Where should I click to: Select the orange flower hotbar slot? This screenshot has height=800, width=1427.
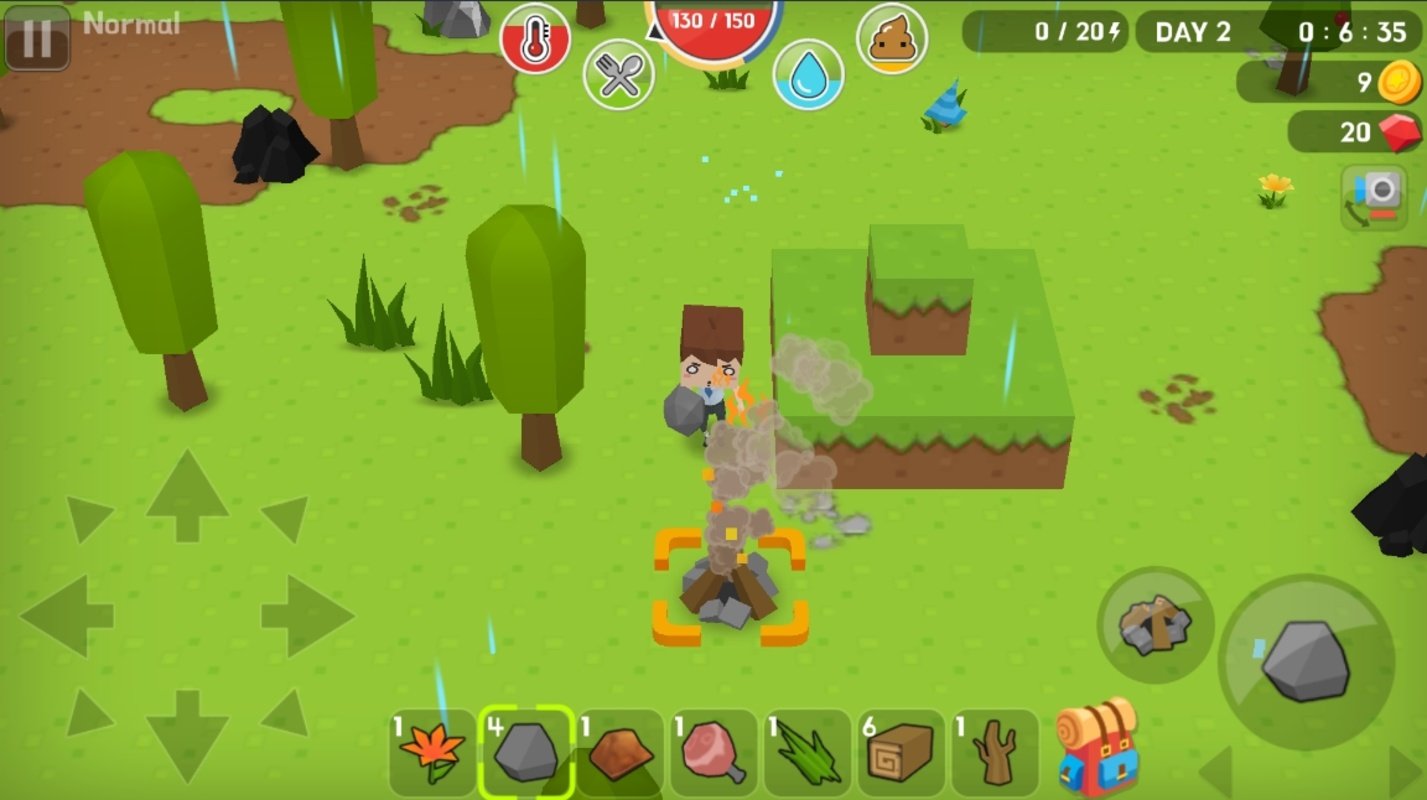pos(432,752)
